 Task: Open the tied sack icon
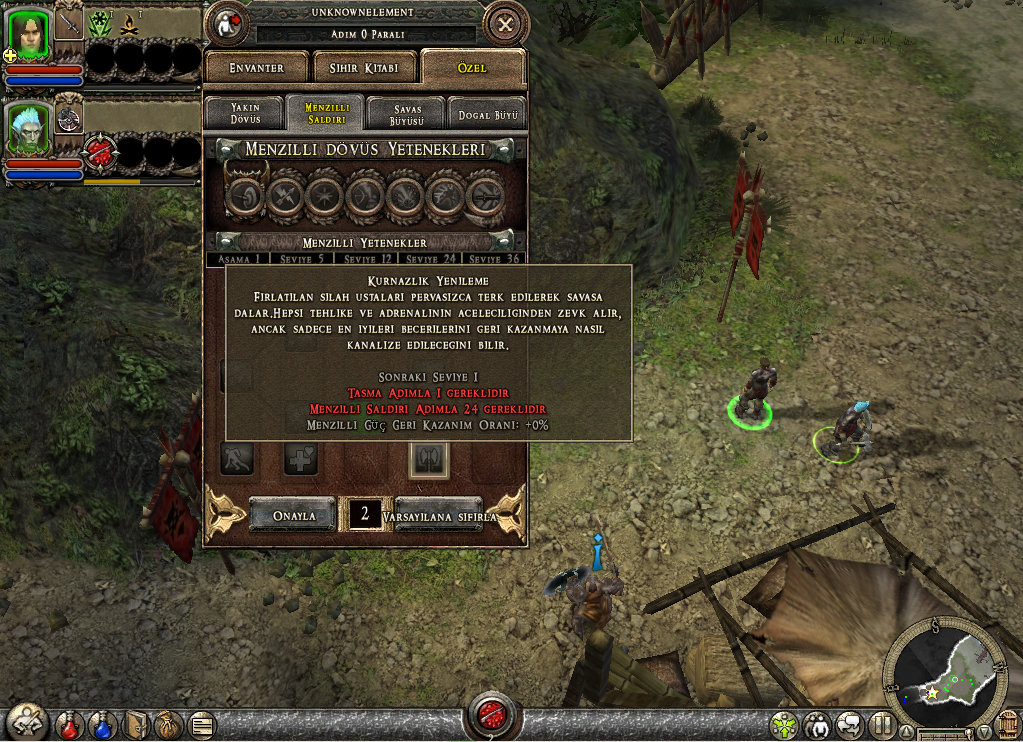167,723
